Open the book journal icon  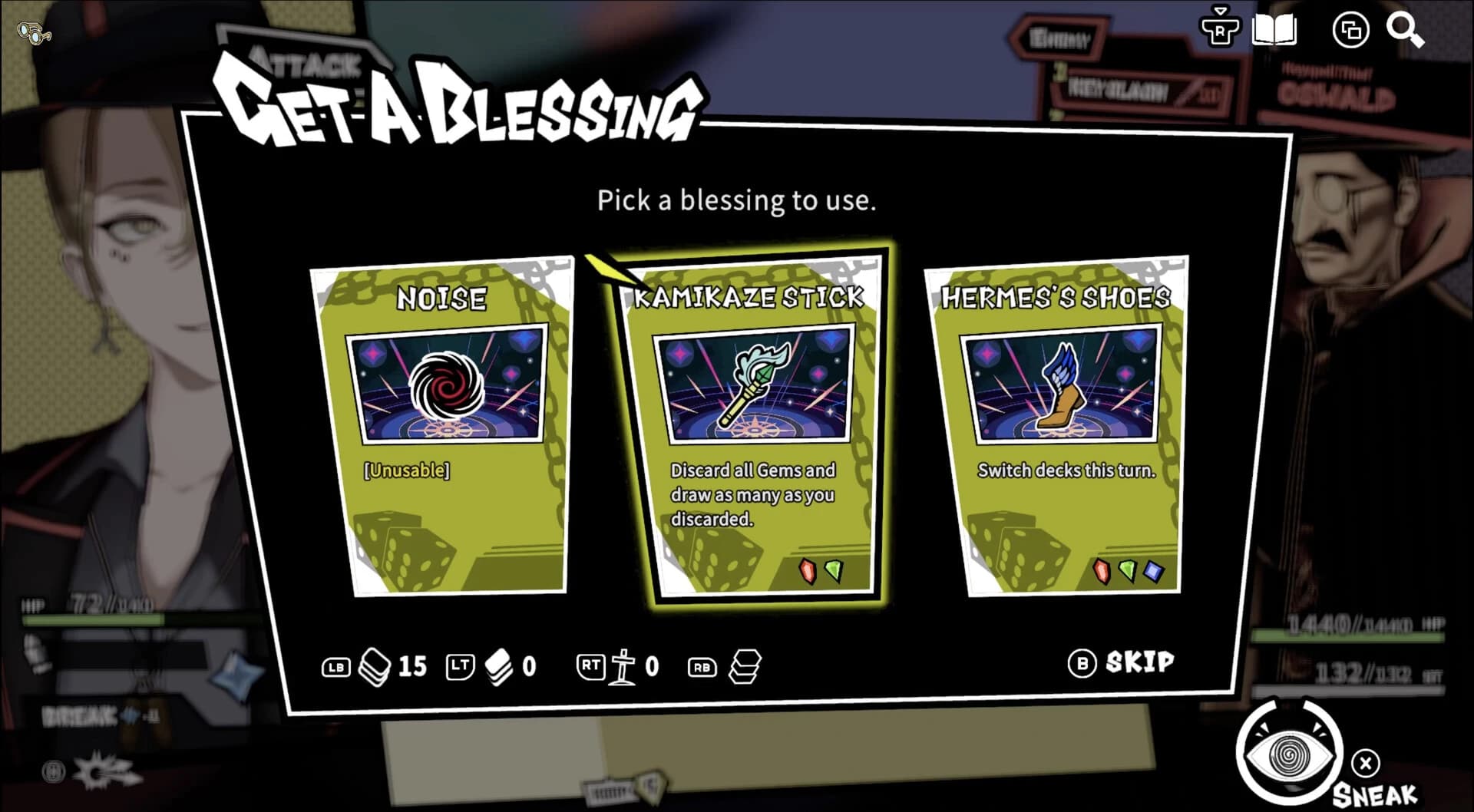point(1274,31)
